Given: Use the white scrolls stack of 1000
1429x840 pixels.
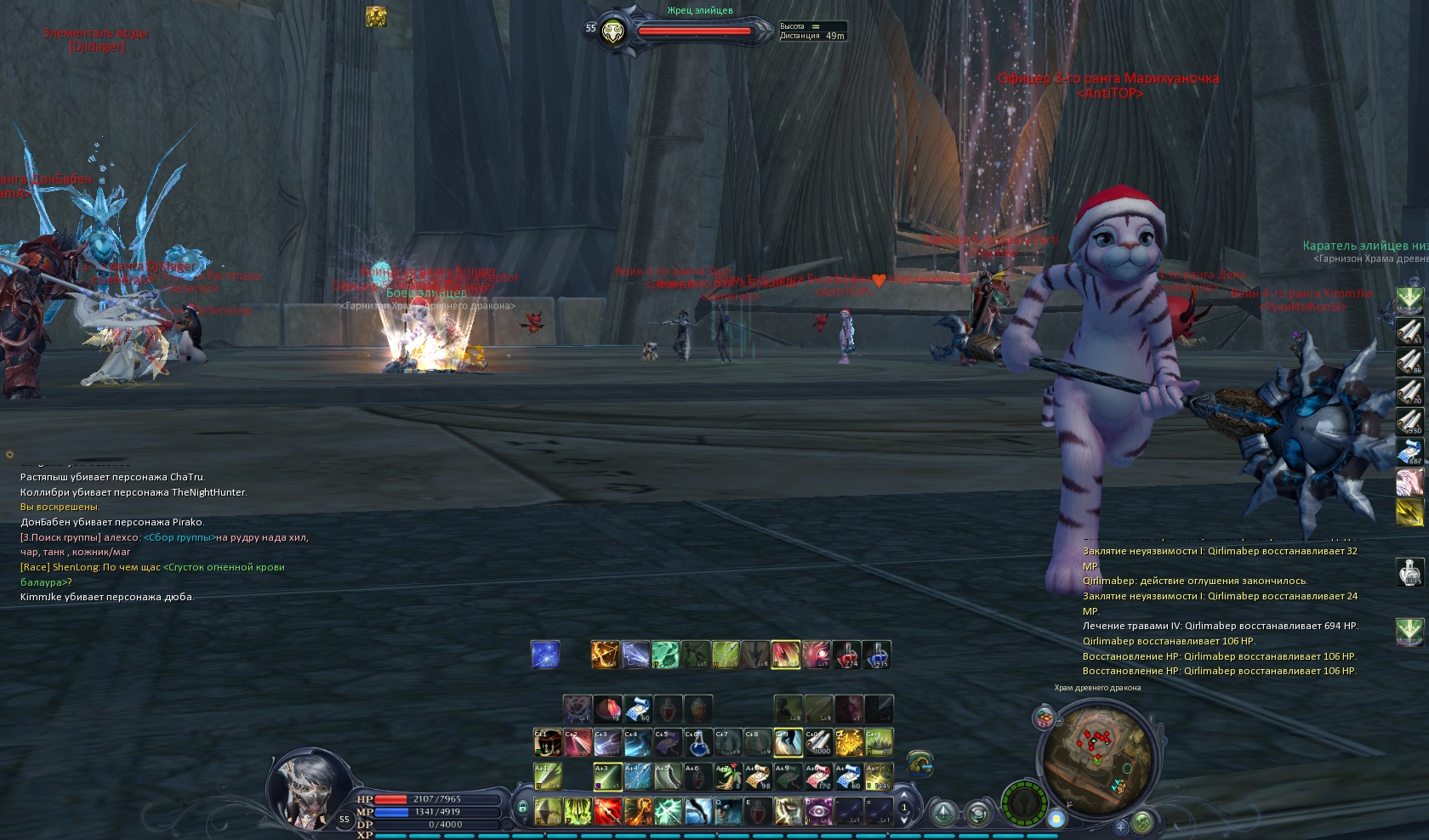Looking at the screenshot, I should pos(818,743).
